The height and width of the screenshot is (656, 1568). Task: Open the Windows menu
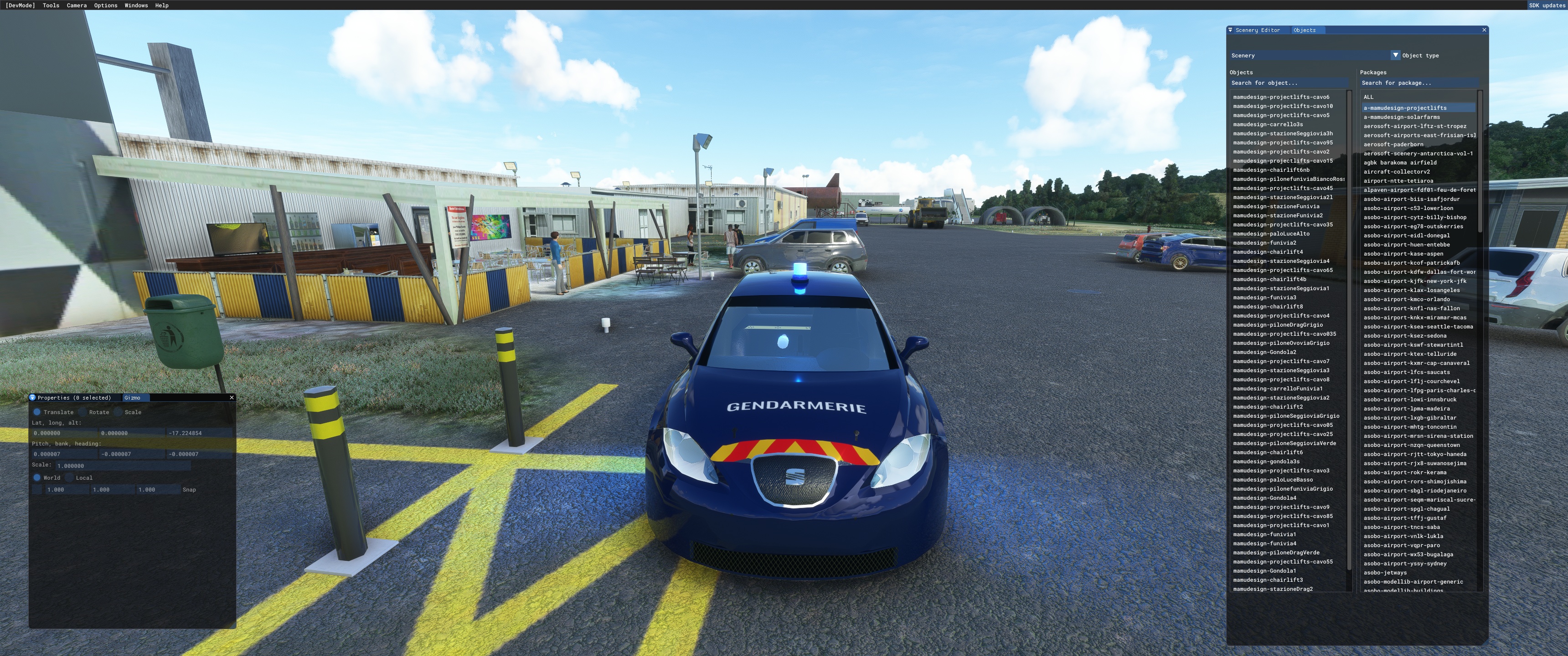[x=136, y=5]
